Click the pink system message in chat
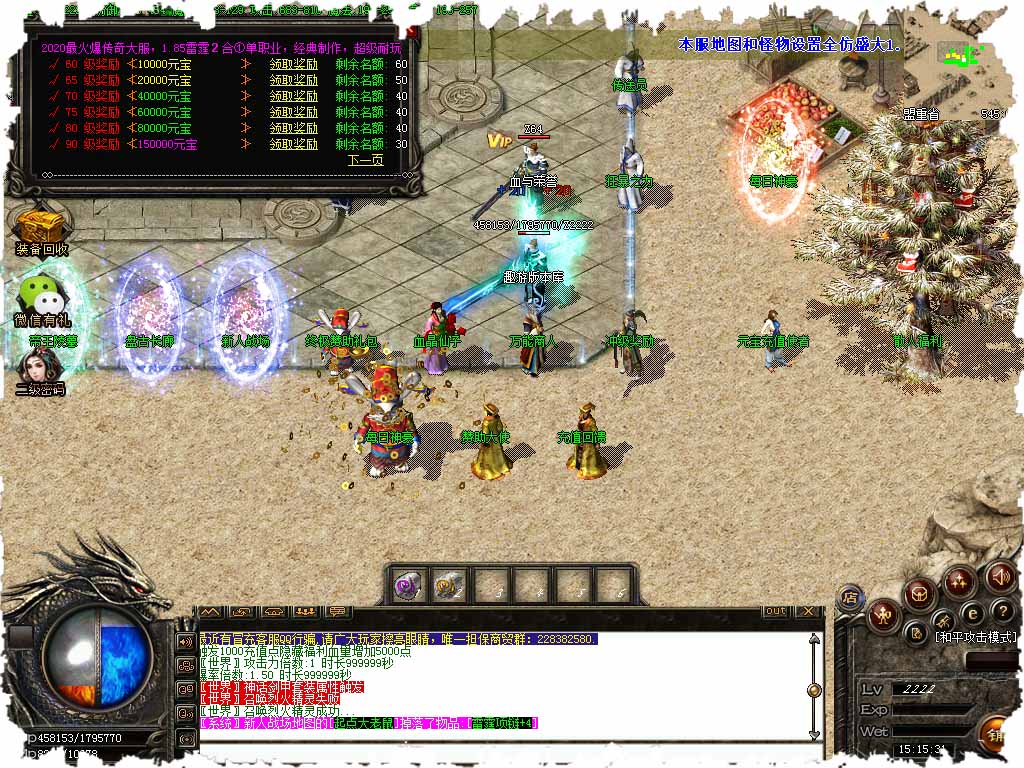The image size is (1024, 768). (368, 723)
